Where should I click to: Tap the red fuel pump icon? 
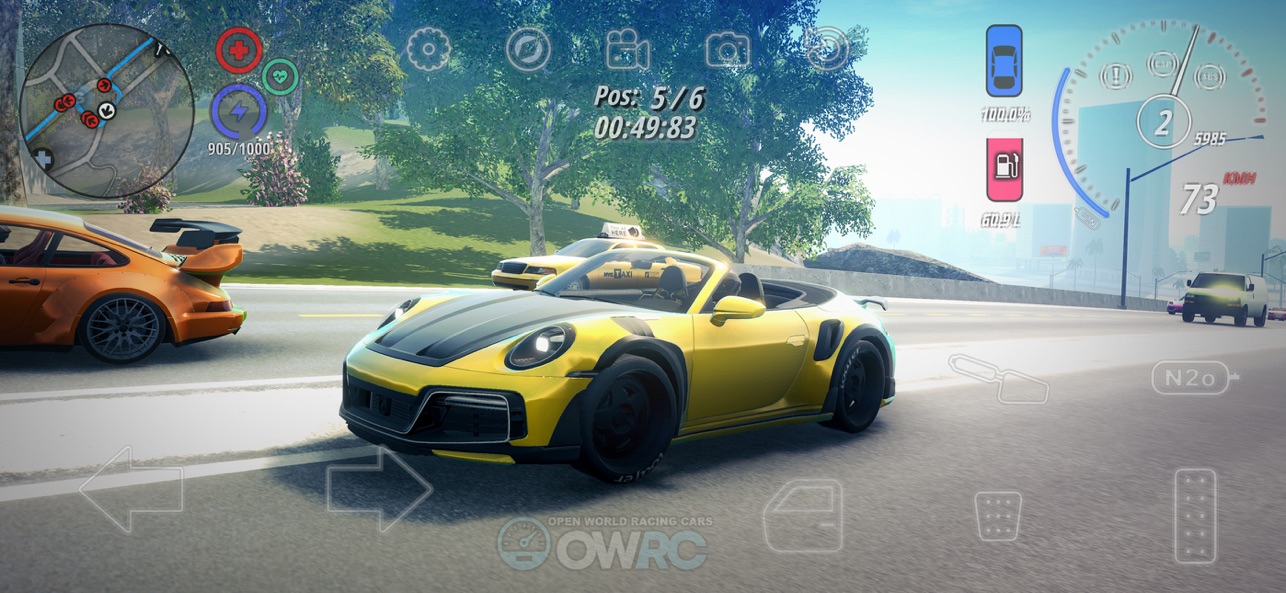coord(1004,170)
